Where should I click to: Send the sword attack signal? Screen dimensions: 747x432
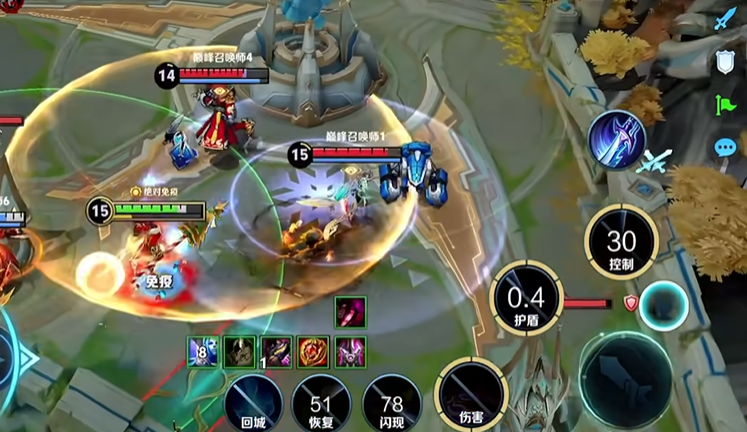click(x=724, y=19)
